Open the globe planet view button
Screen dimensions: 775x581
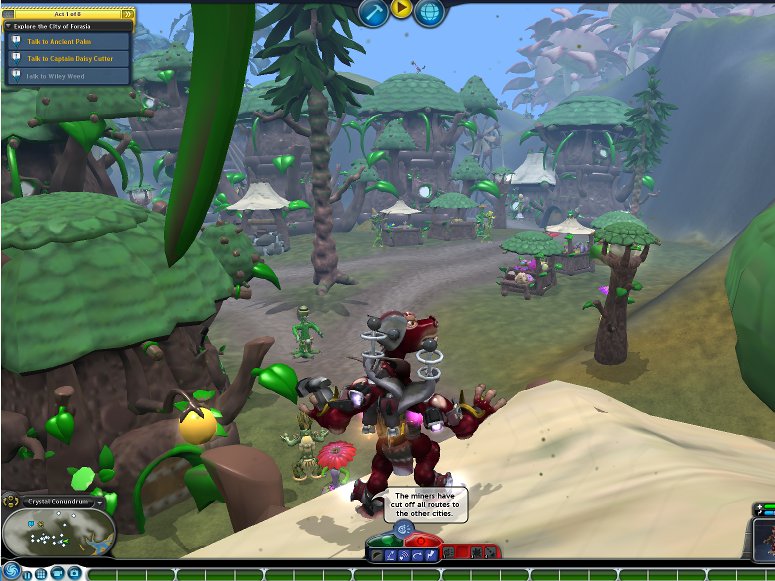[430, 11]
